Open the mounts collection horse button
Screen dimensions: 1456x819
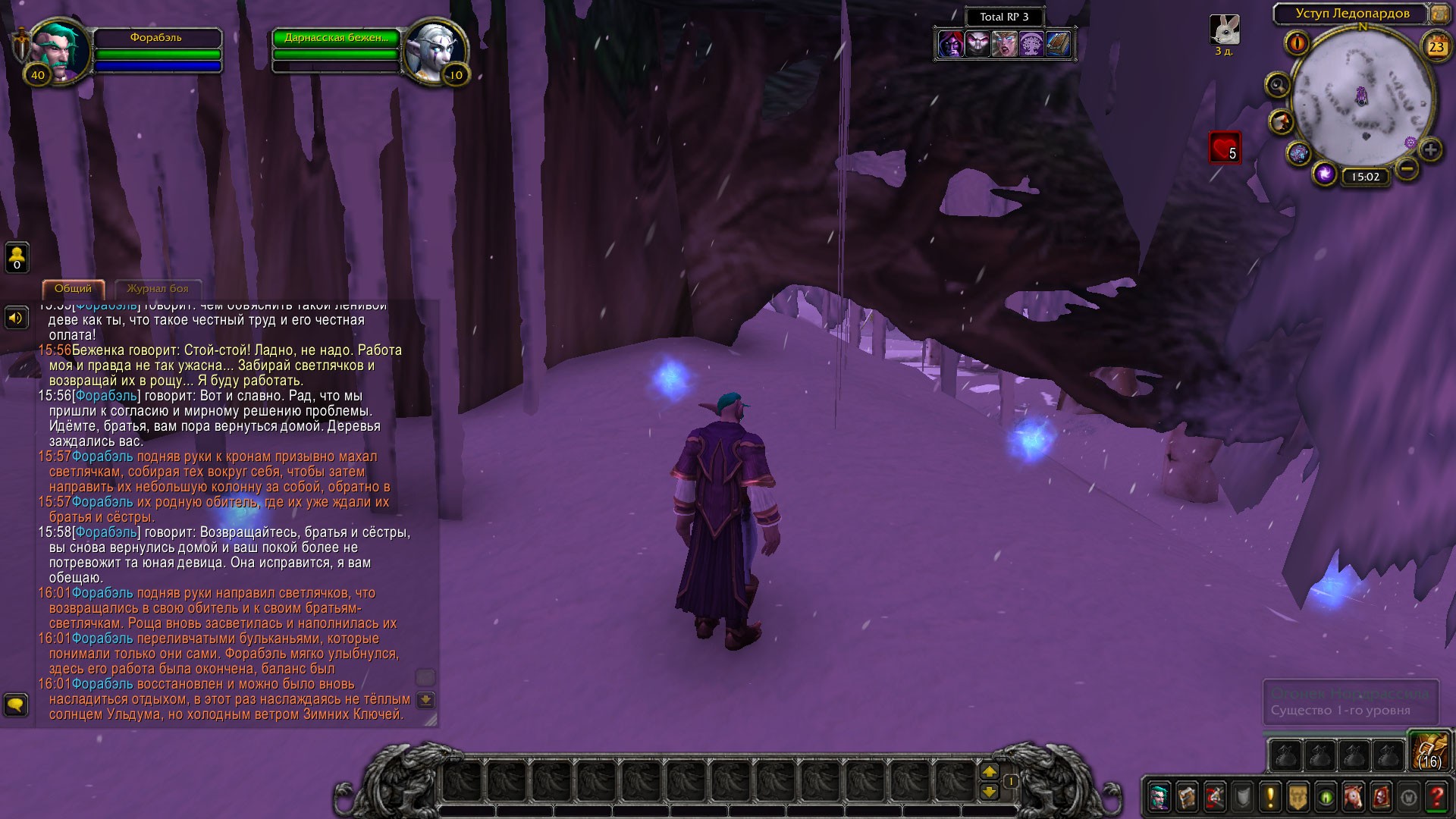[x=1353, y=797]
